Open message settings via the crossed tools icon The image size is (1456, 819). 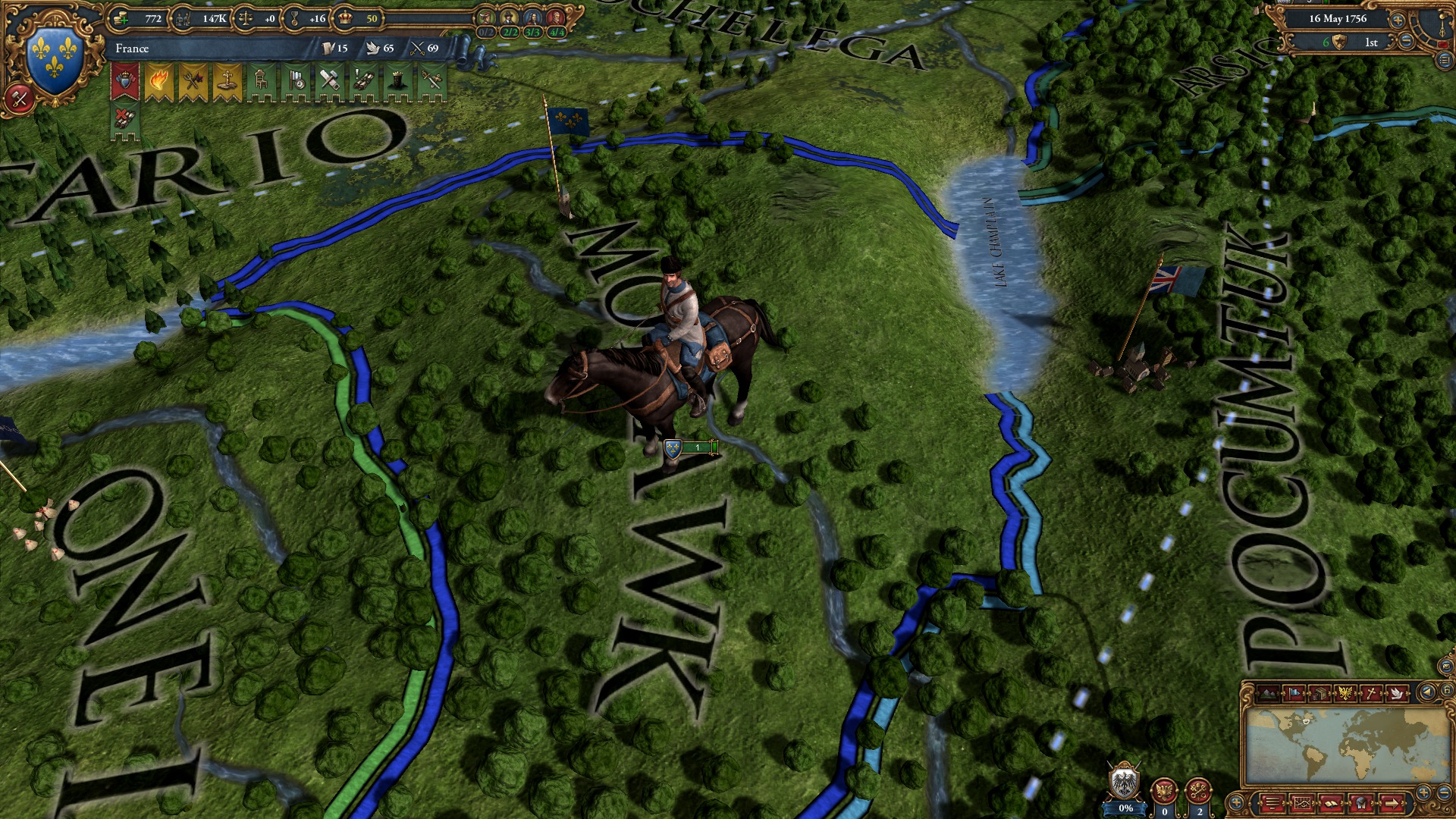(18, 96)
